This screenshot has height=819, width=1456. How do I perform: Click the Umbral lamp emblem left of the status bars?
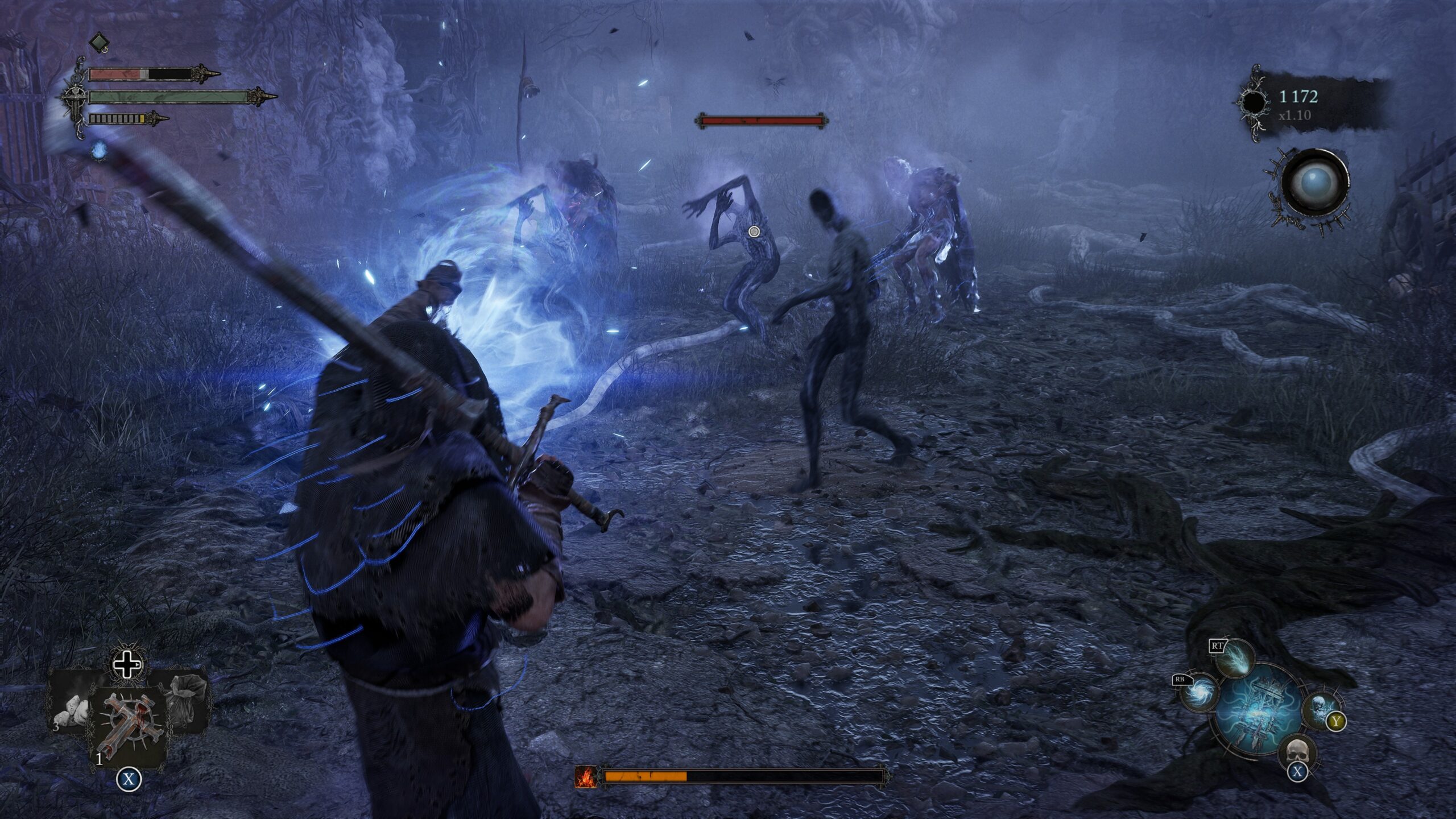click(76, 96)
